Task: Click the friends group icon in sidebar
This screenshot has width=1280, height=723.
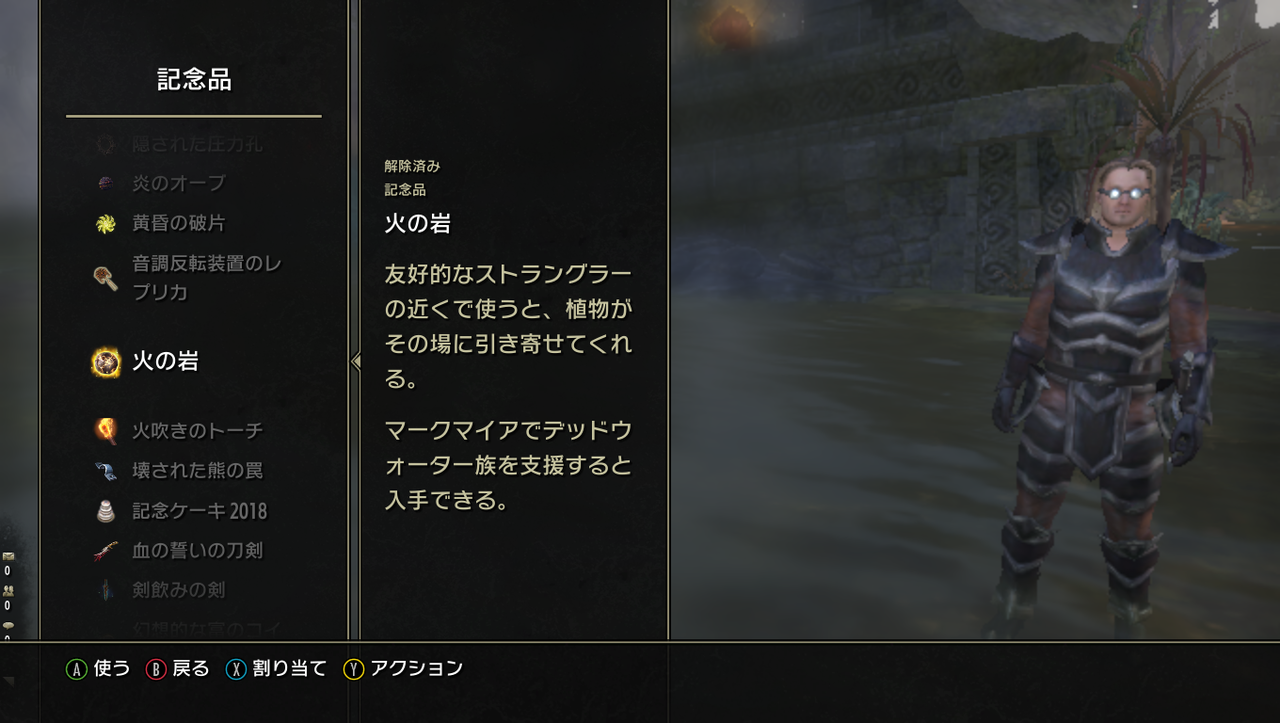Action: coord(8,590)
